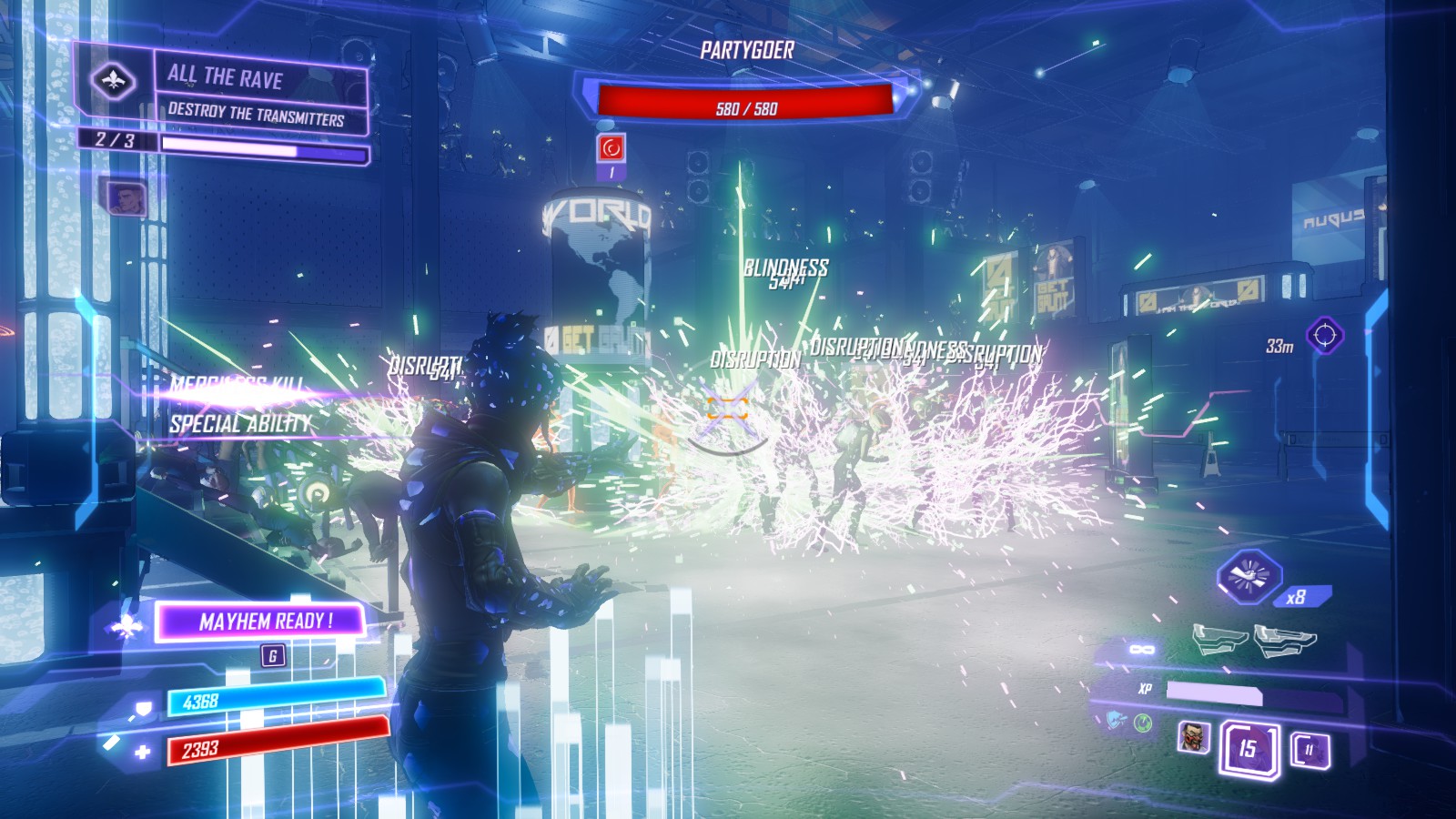Activate the Mayhem Ready ability banner
This screenshot has height=819, width=1456.
tap(262, 622)
